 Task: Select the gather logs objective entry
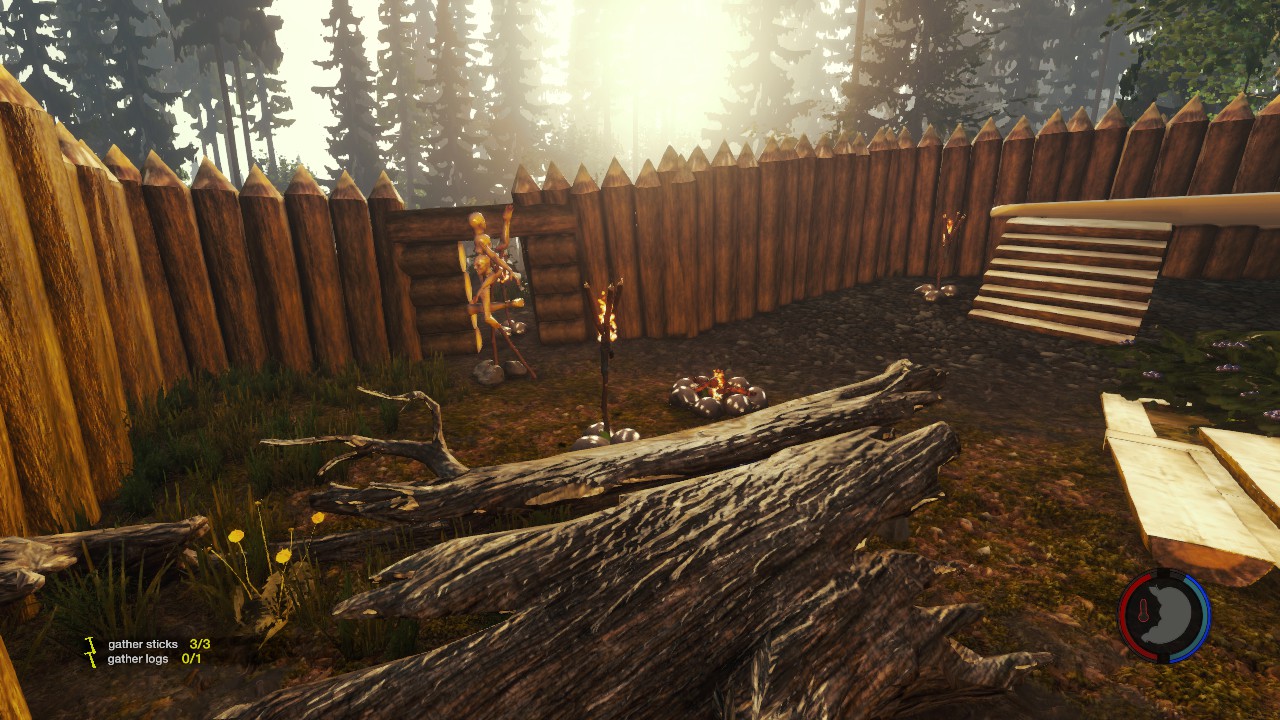pyautogui.click(x=154, y=659)
